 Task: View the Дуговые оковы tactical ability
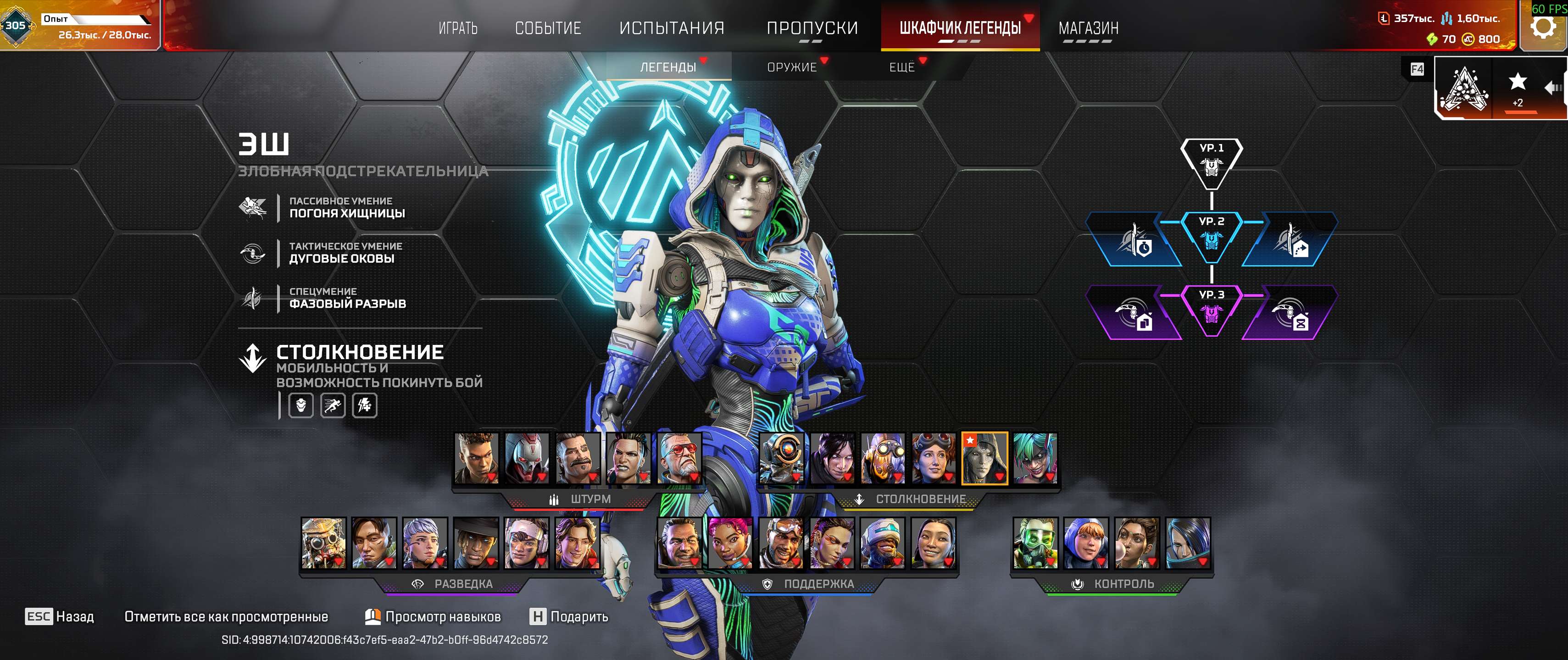pyautogui.click(x=341, y=252)
